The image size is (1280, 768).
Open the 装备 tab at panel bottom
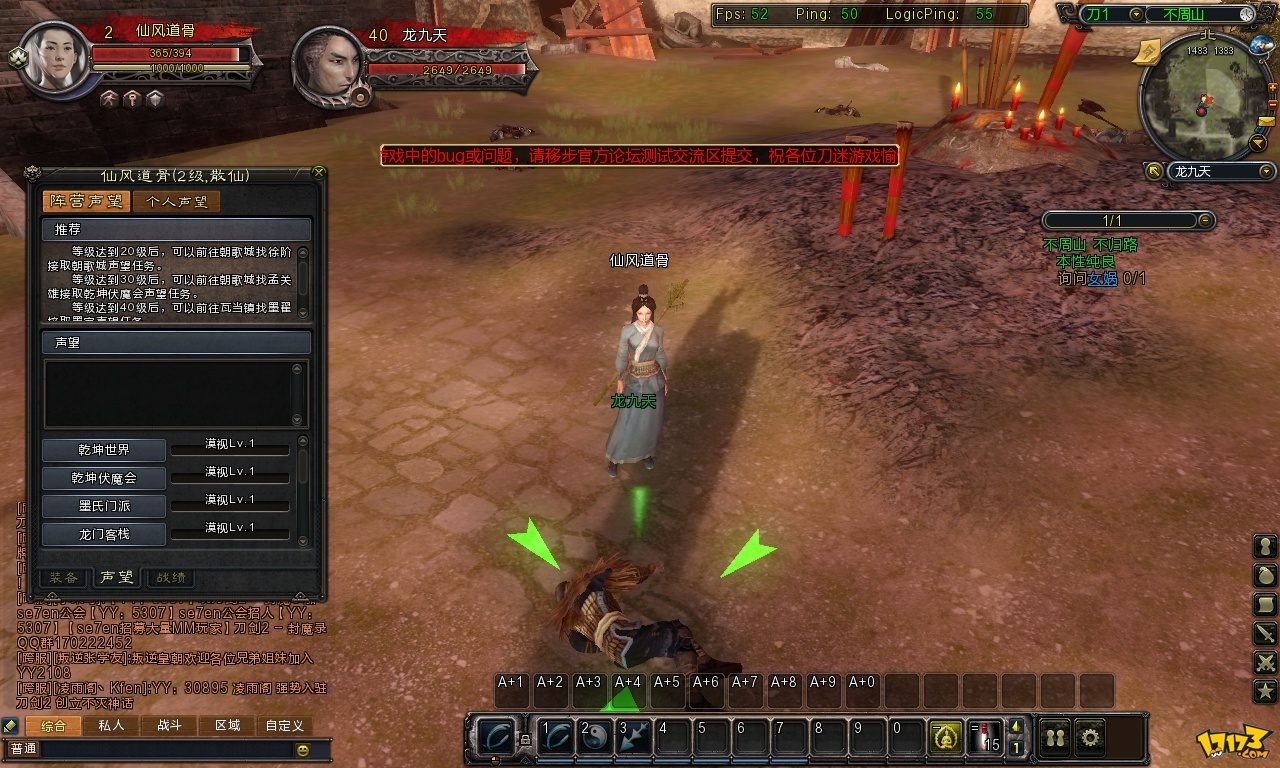point(64,577)
